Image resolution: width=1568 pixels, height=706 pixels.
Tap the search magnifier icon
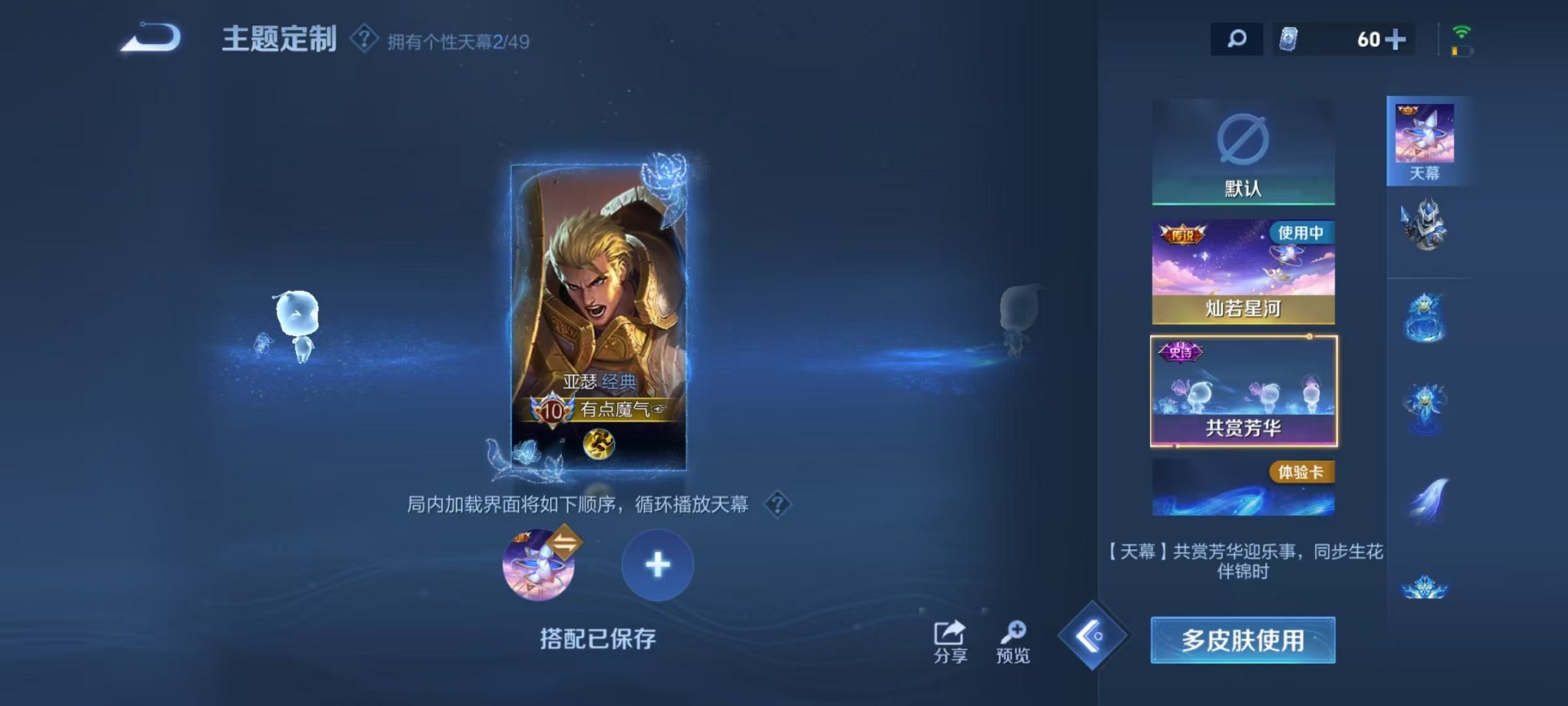pyautogui.click(x=1237, y=37)
